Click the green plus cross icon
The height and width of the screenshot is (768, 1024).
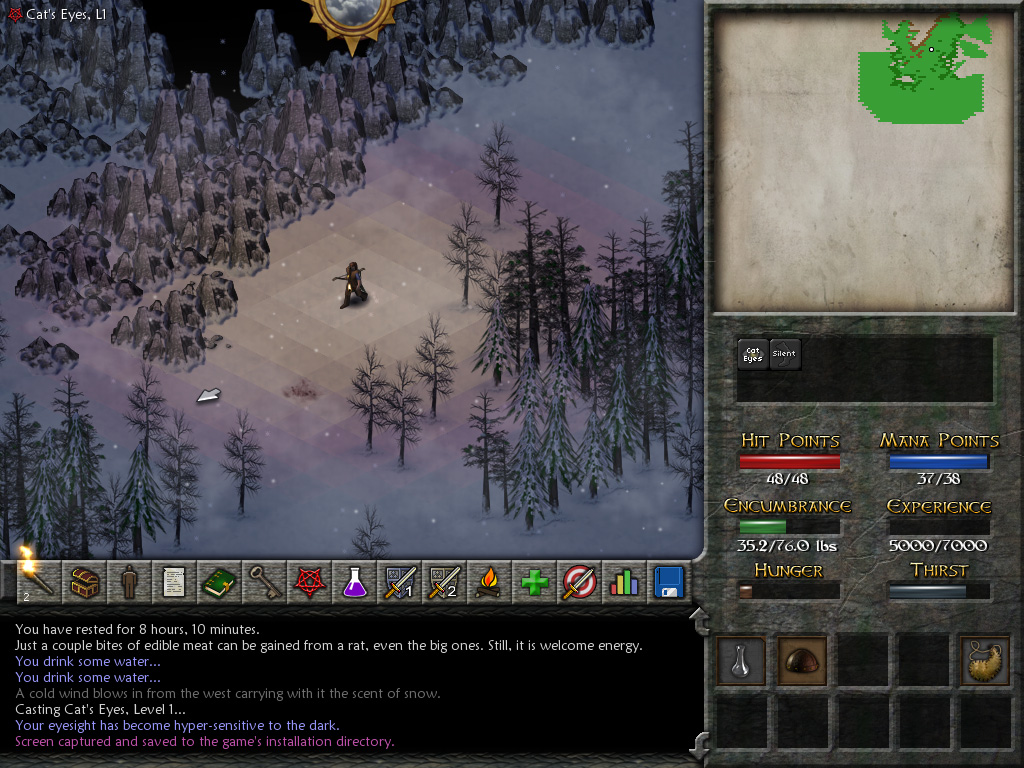[x=534, y=581]
